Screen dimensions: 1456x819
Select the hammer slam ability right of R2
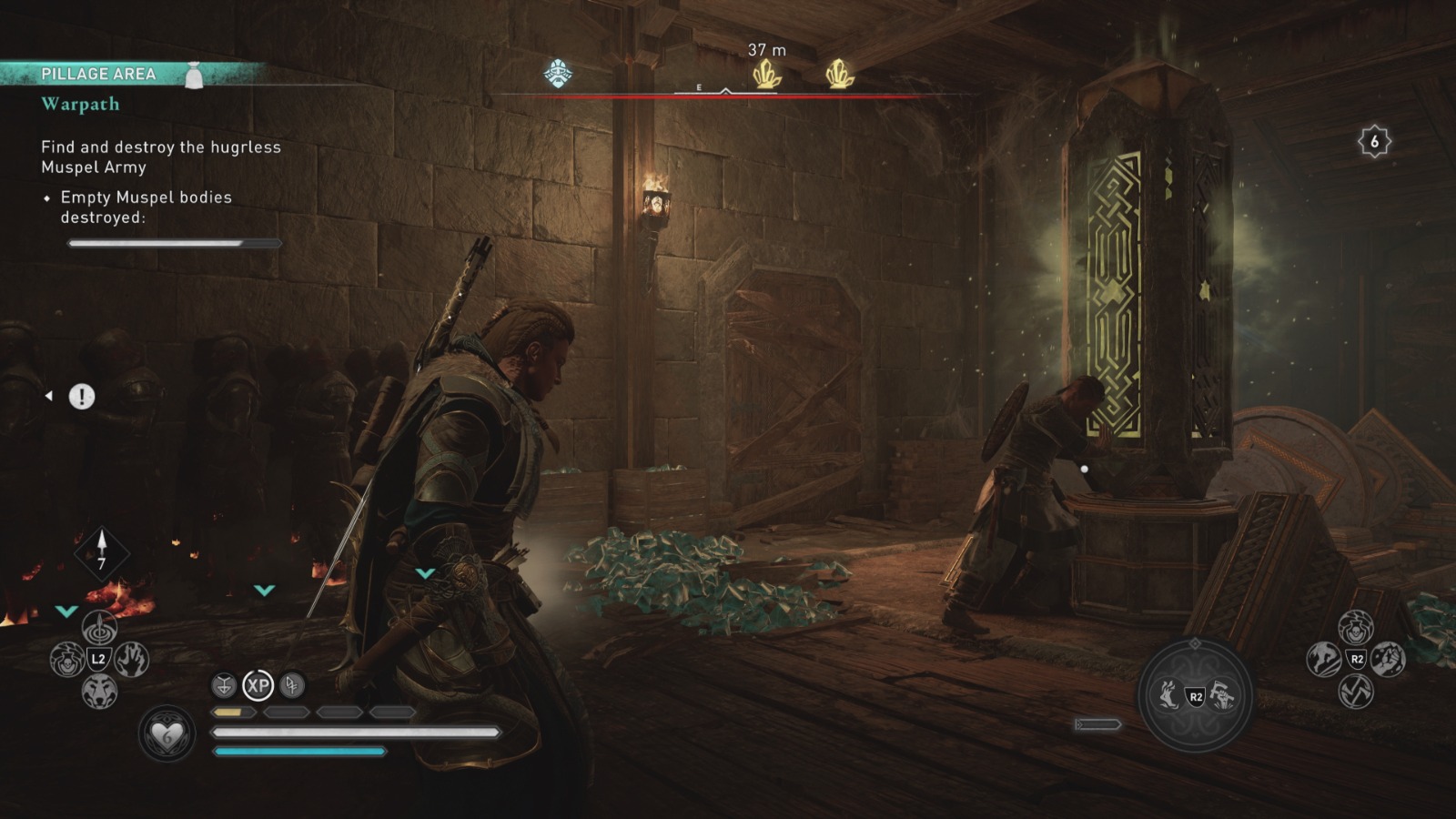coord(1387,661)
